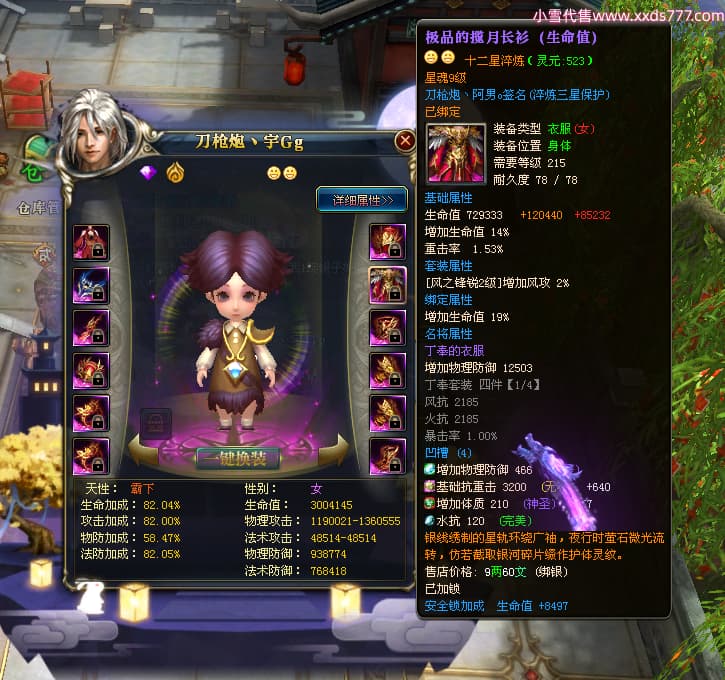Open 详细属性 detailed attributes
The height and width of the screenshot is (680, 725).
pos(361,199)
